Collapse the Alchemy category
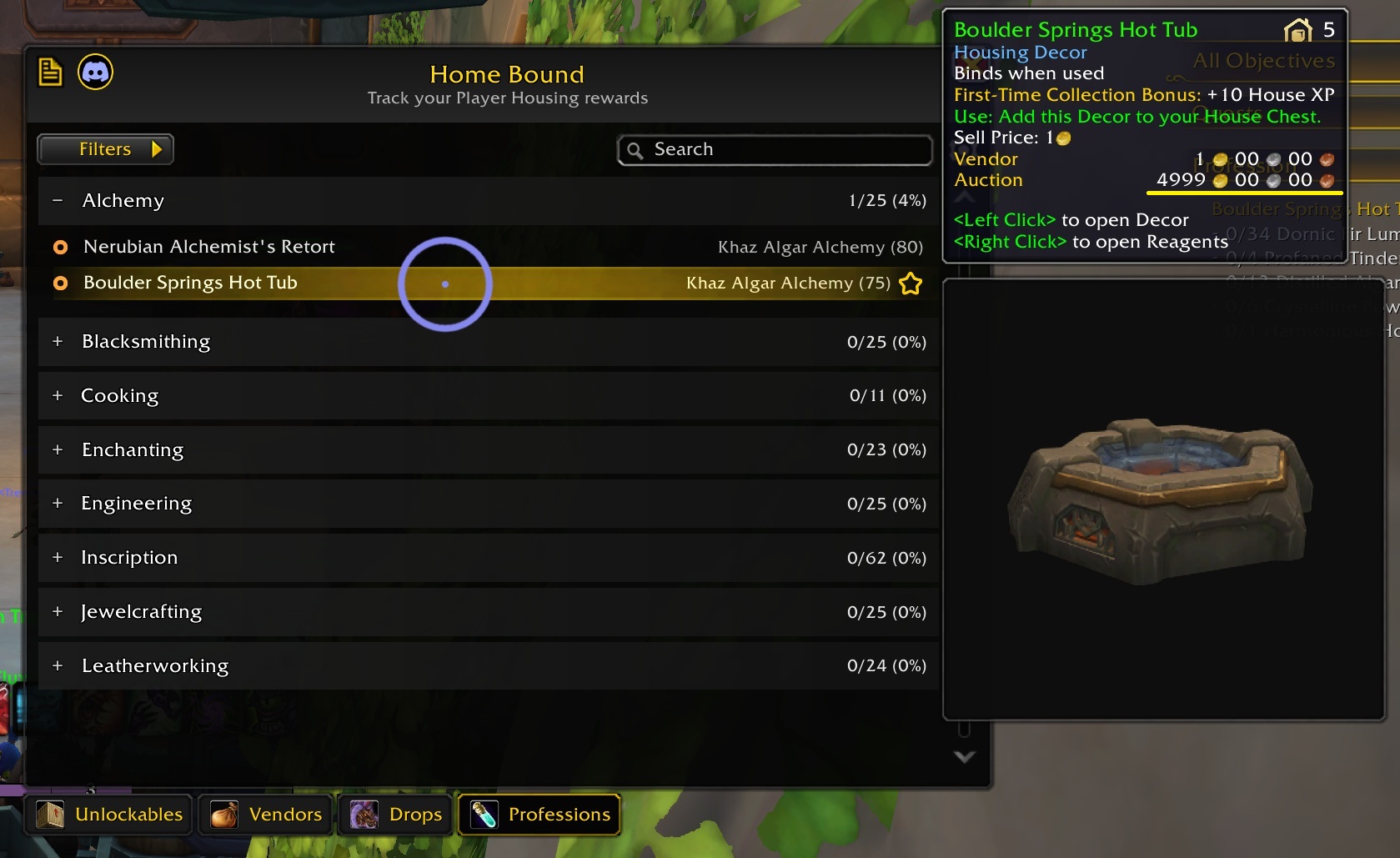 (58, 200)
